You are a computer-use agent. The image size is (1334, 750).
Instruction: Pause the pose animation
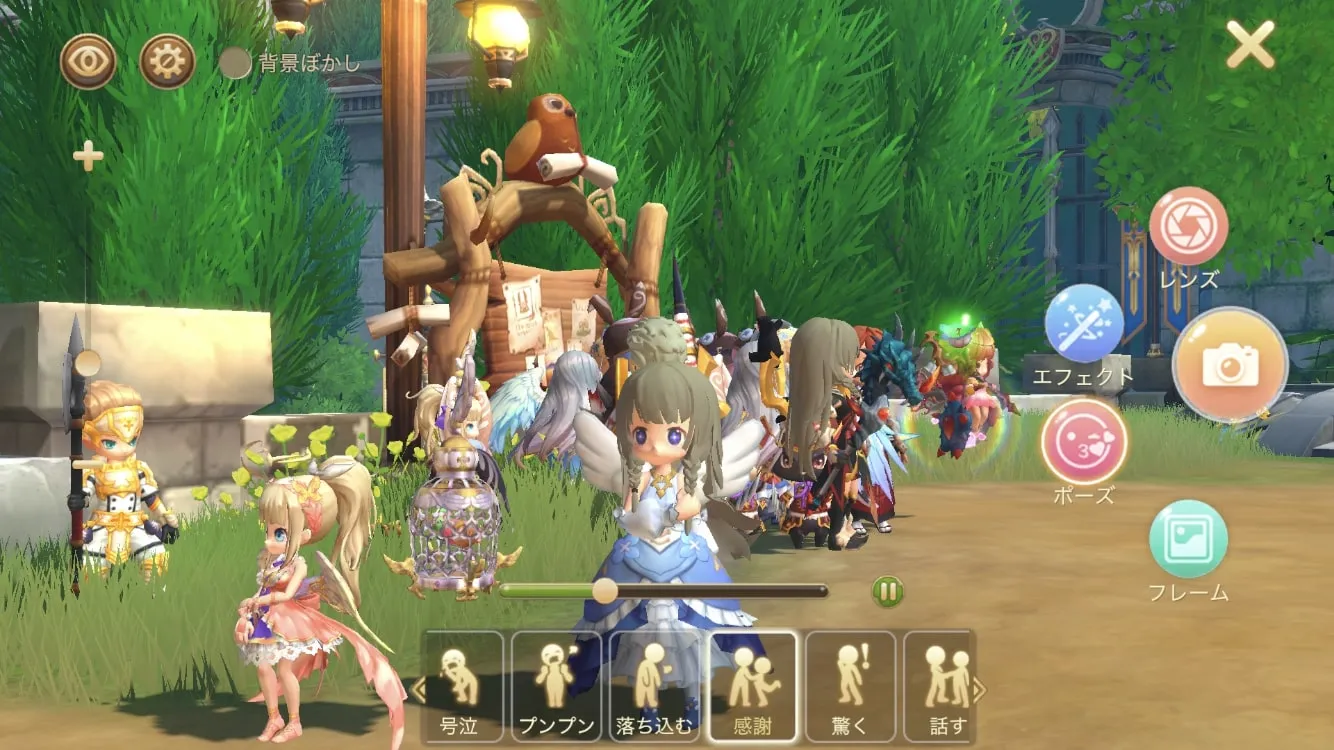pyautogui.click(x=887, y=591)
